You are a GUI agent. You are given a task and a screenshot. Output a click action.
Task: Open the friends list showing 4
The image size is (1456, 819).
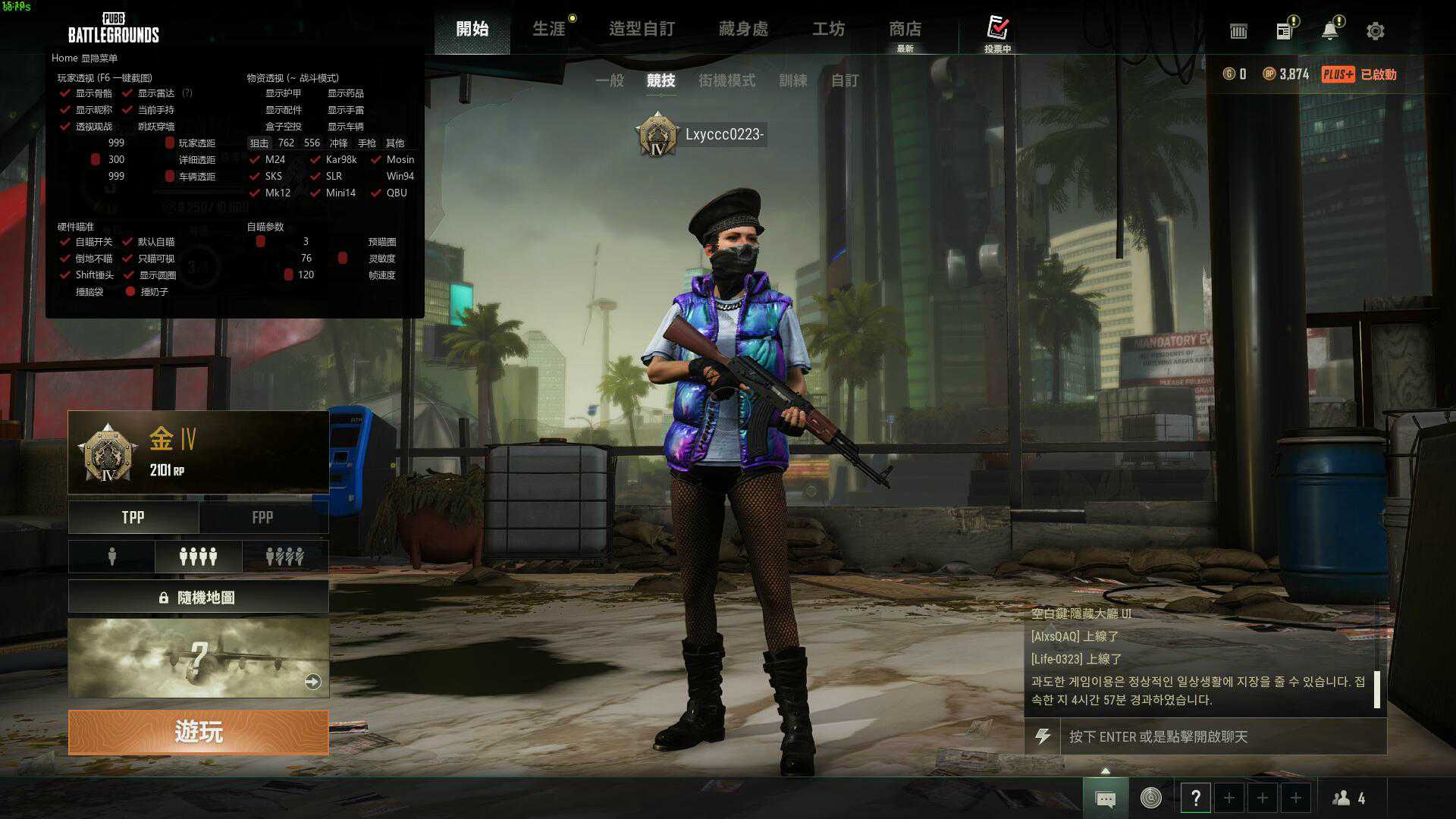[1349, 798]
